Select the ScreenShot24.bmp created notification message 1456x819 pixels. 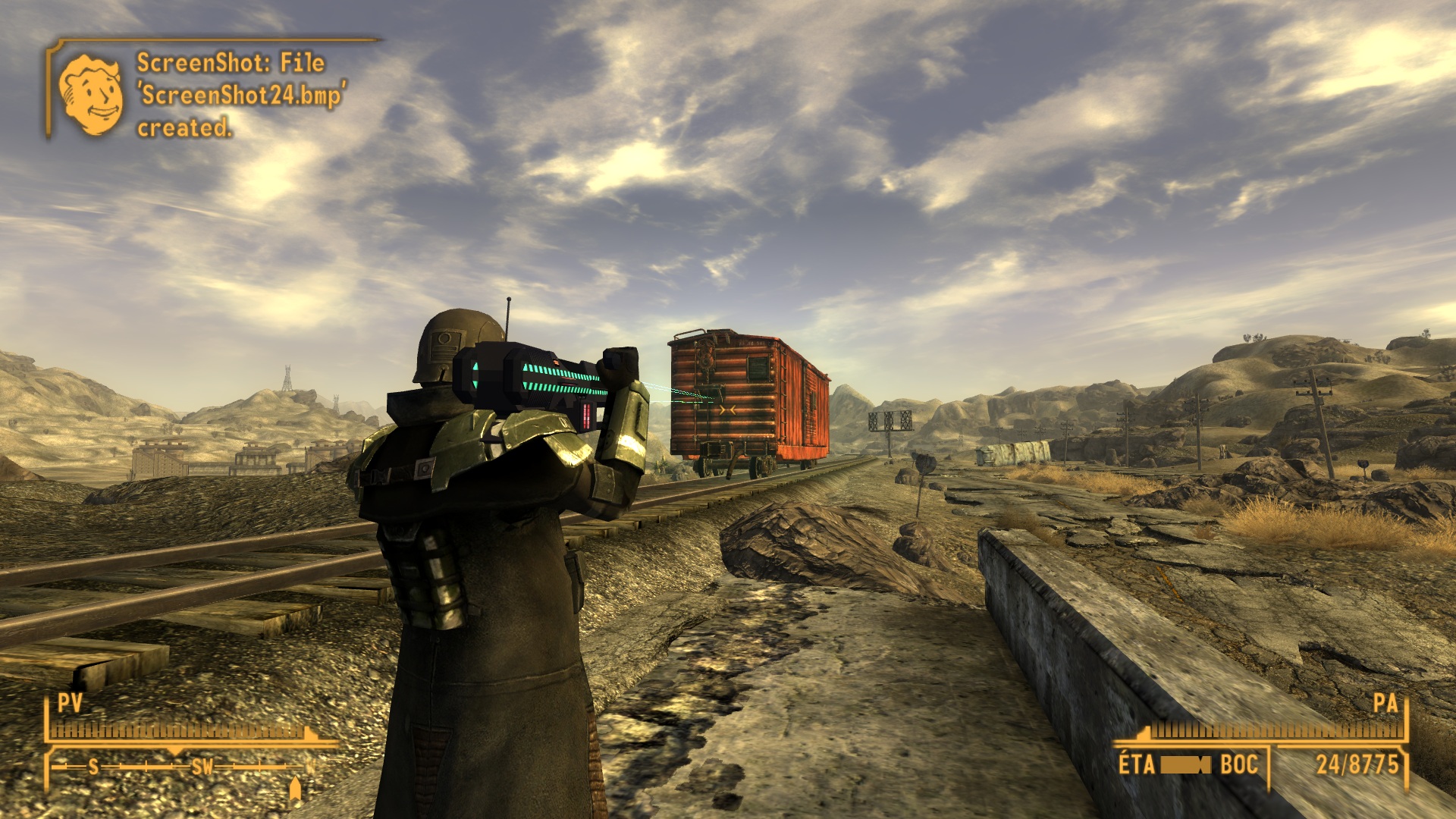pyautogui.click(x=240, y=95)
